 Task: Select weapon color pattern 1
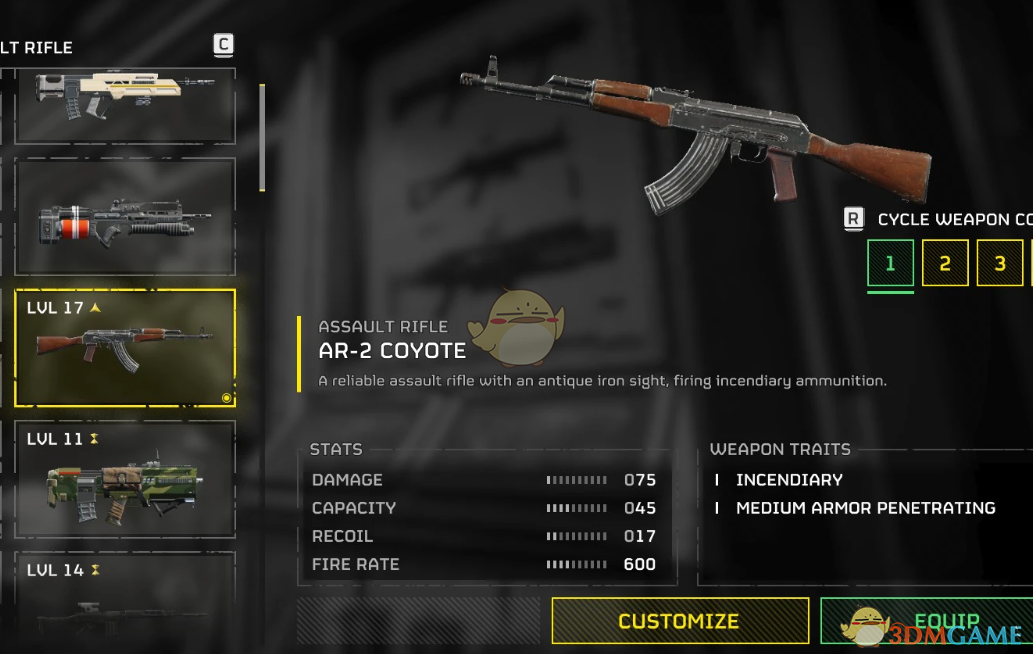[890, 264]
